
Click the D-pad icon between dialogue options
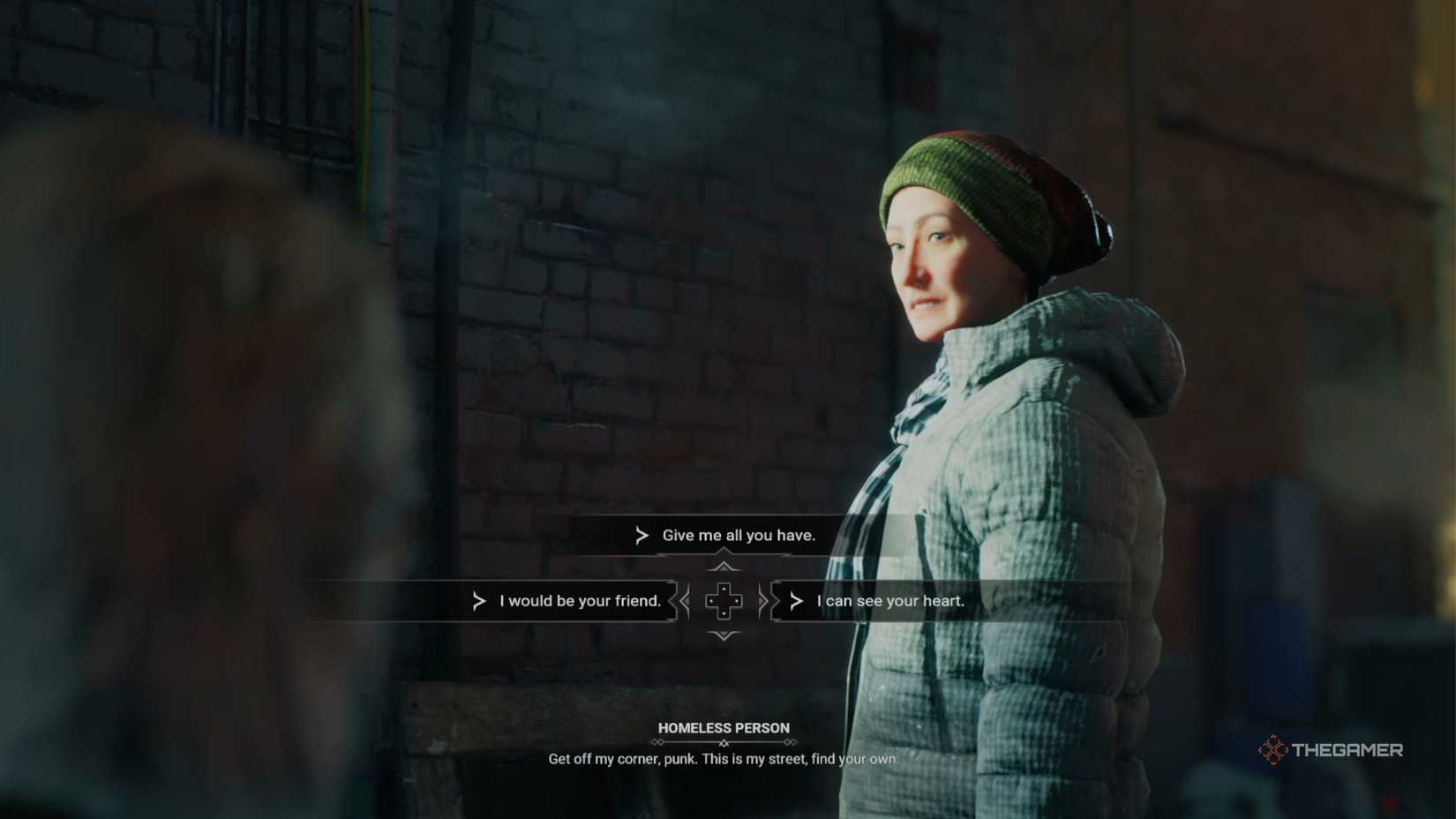(724, 601)
